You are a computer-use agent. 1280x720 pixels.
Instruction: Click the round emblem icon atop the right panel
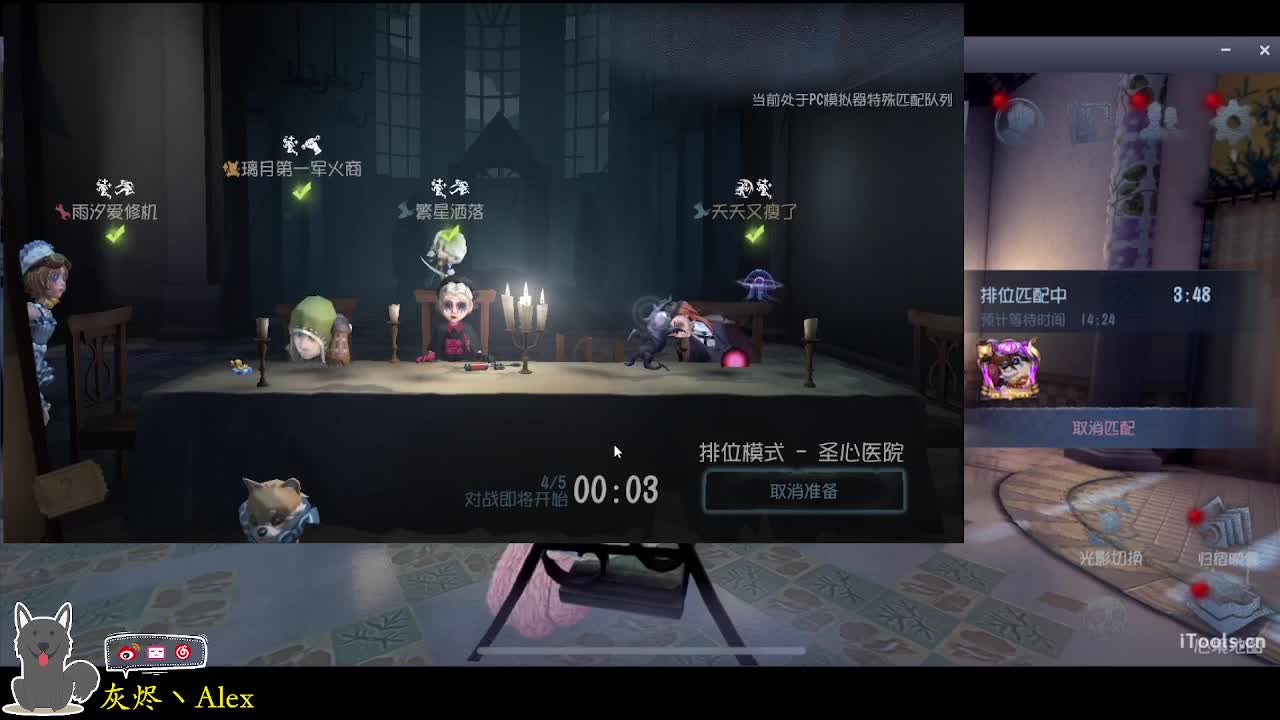point(1020,119)
